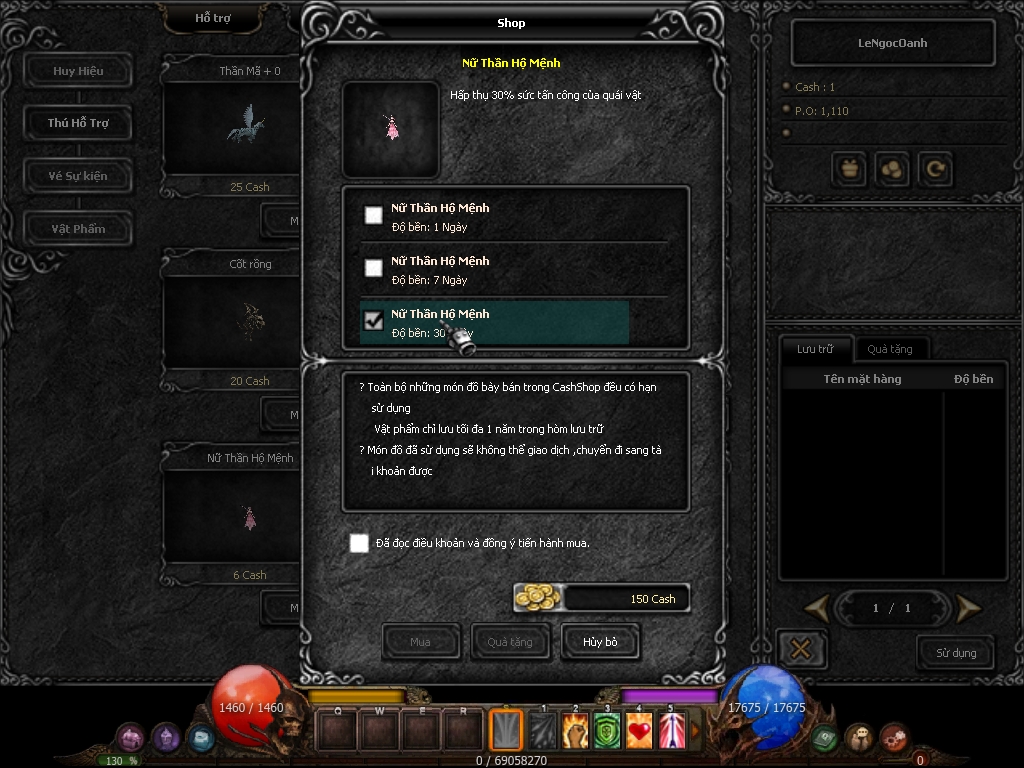Show the Vật Phẩm category
The height and width of the screenshot is (768, 1024).
78,229
